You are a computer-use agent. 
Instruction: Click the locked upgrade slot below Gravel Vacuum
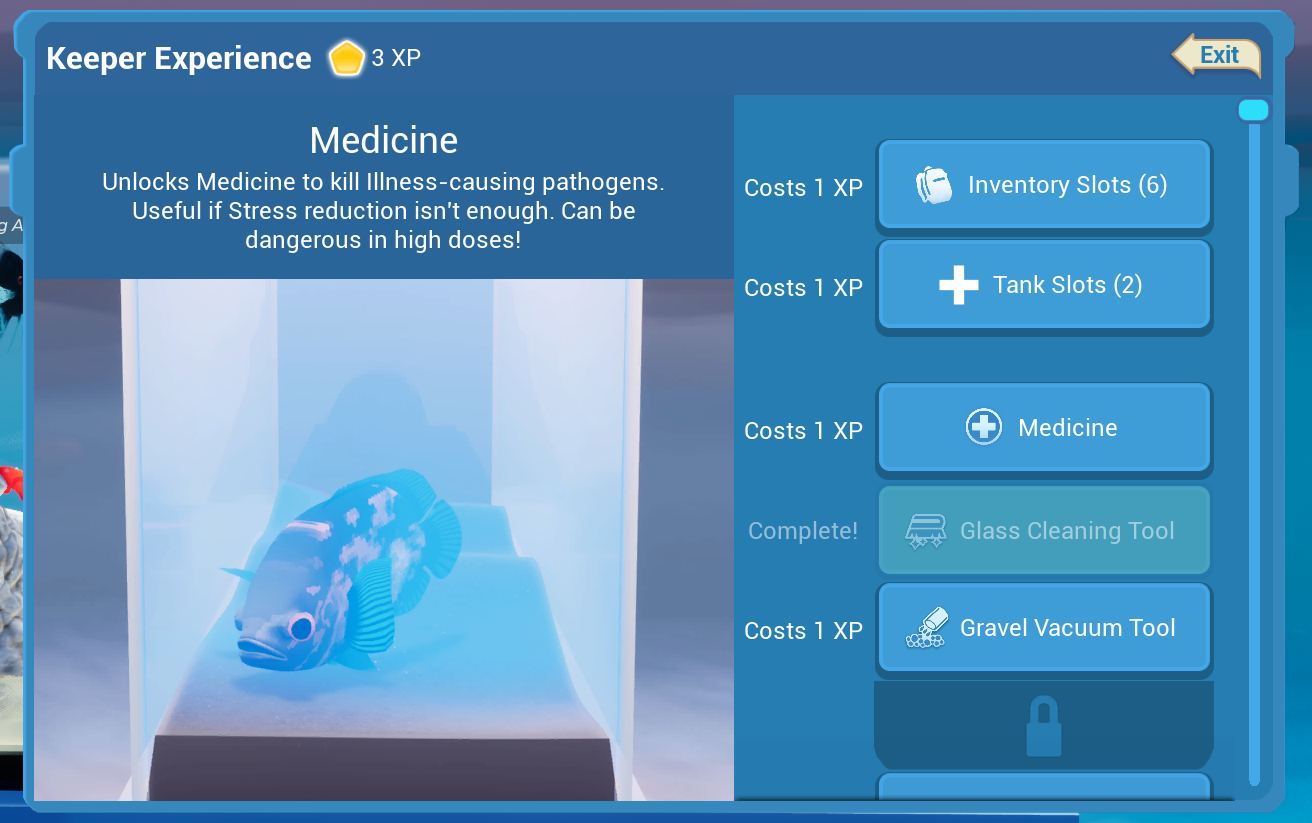point(1043,724)
